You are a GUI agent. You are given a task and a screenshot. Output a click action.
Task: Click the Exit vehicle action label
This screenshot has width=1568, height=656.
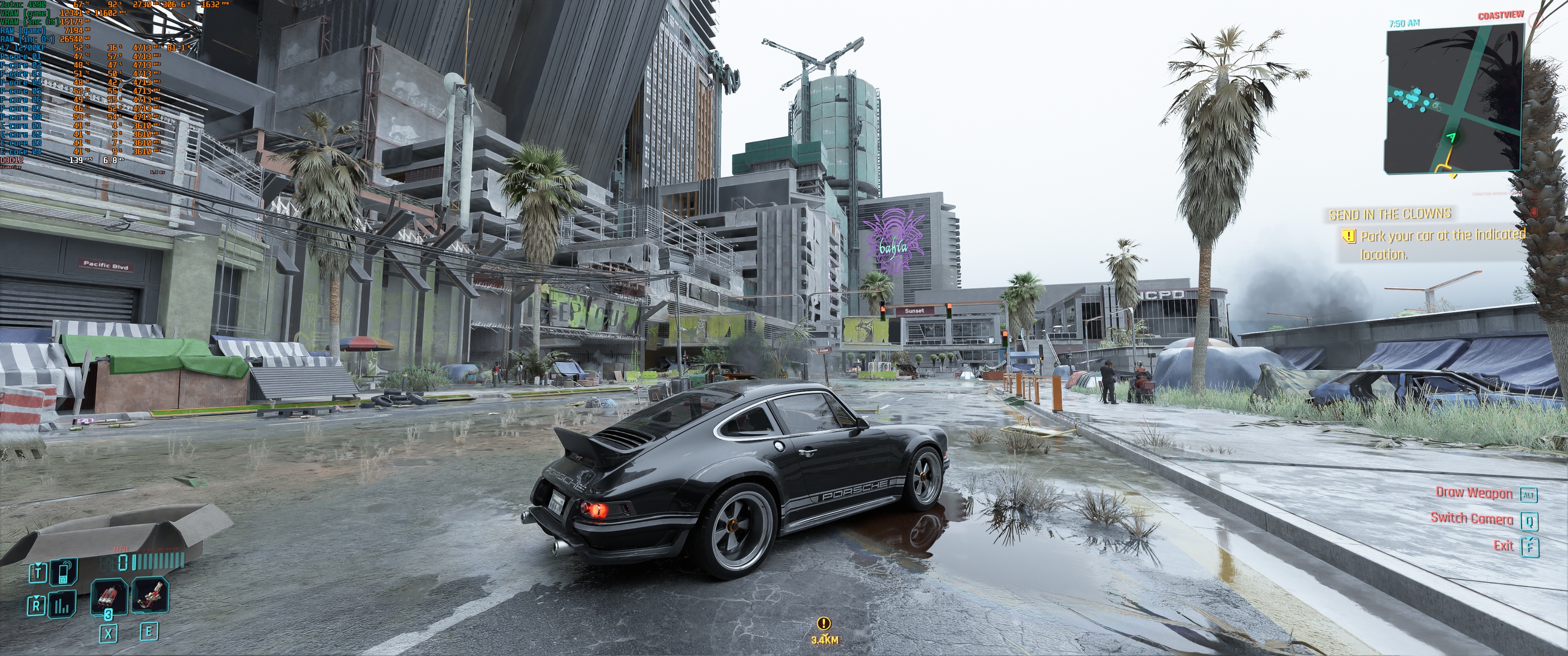pyautogui.click(x=1503, y=545)
